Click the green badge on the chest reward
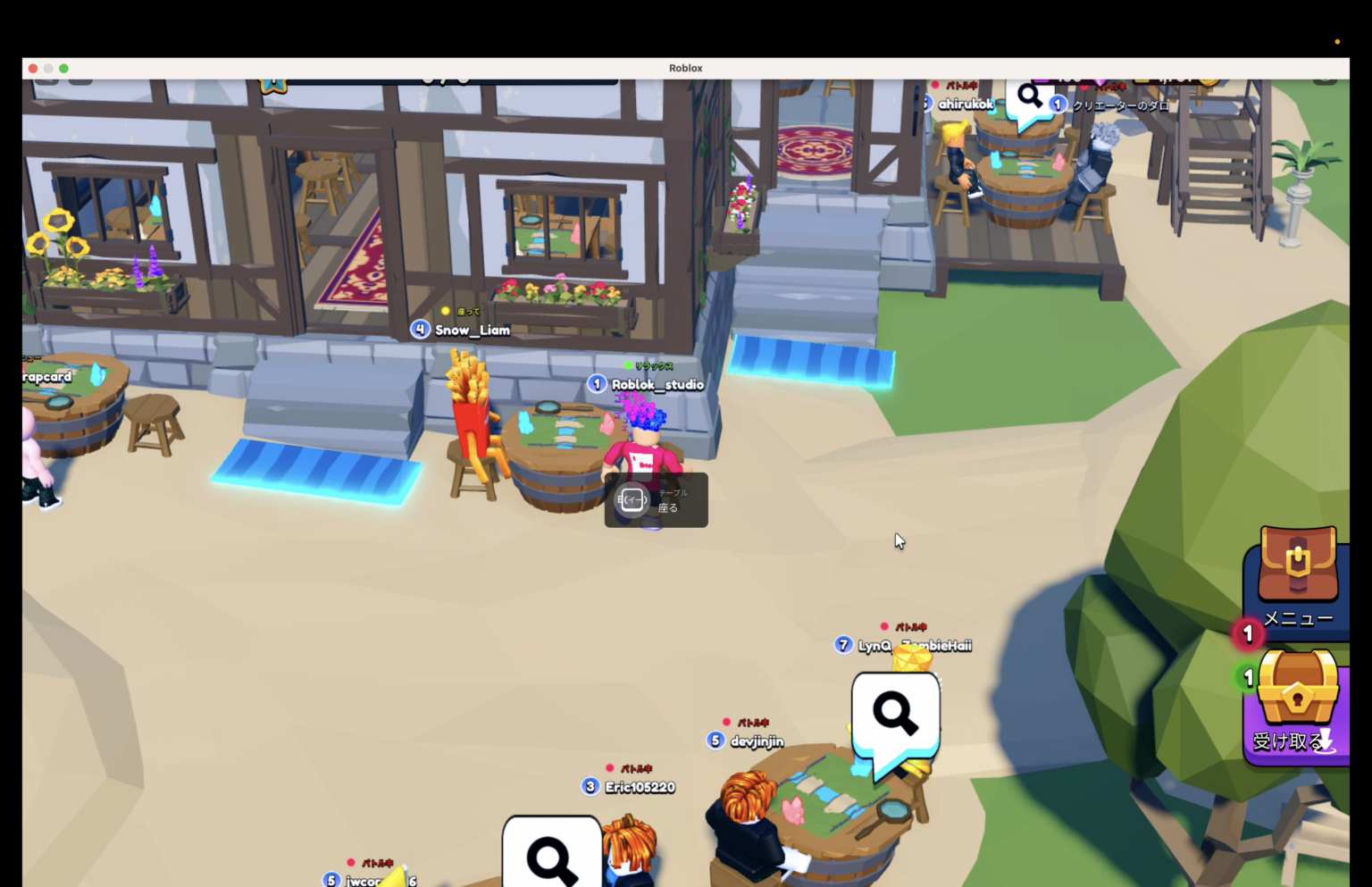The image size is (1372, 887). tap(1247, 678)
